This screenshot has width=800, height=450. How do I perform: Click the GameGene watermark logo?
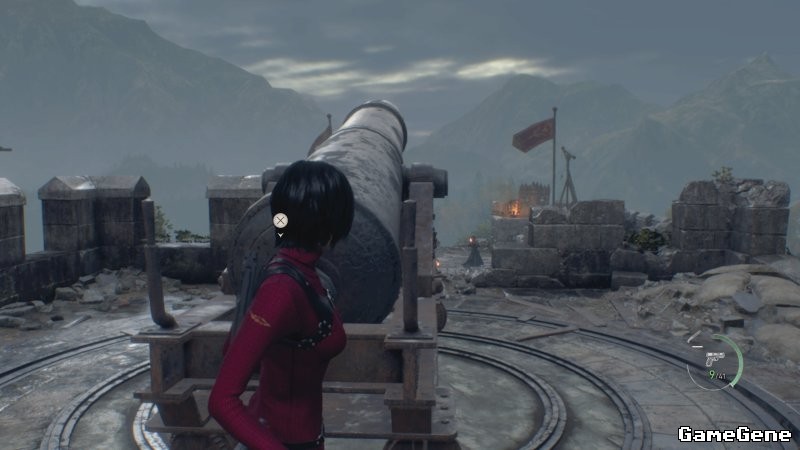click(x=733, y=433)
